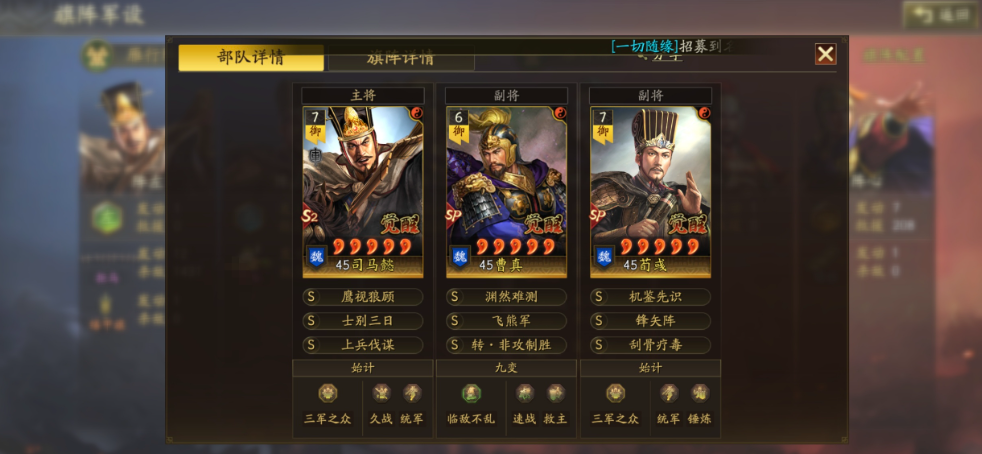Close the troop details panel

(x=825, y=54)
